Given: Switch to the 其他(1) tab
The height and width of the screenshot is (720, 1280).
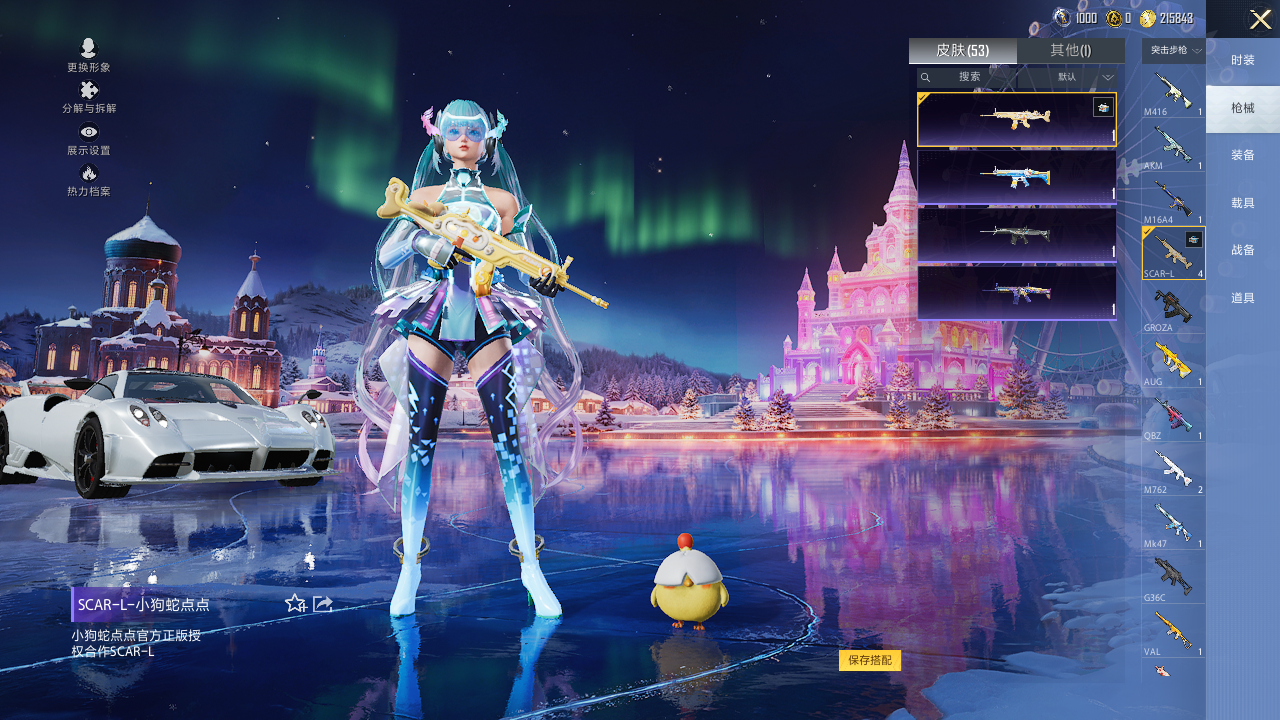Looking at the screenshot, I should [x=1070, y=51].
